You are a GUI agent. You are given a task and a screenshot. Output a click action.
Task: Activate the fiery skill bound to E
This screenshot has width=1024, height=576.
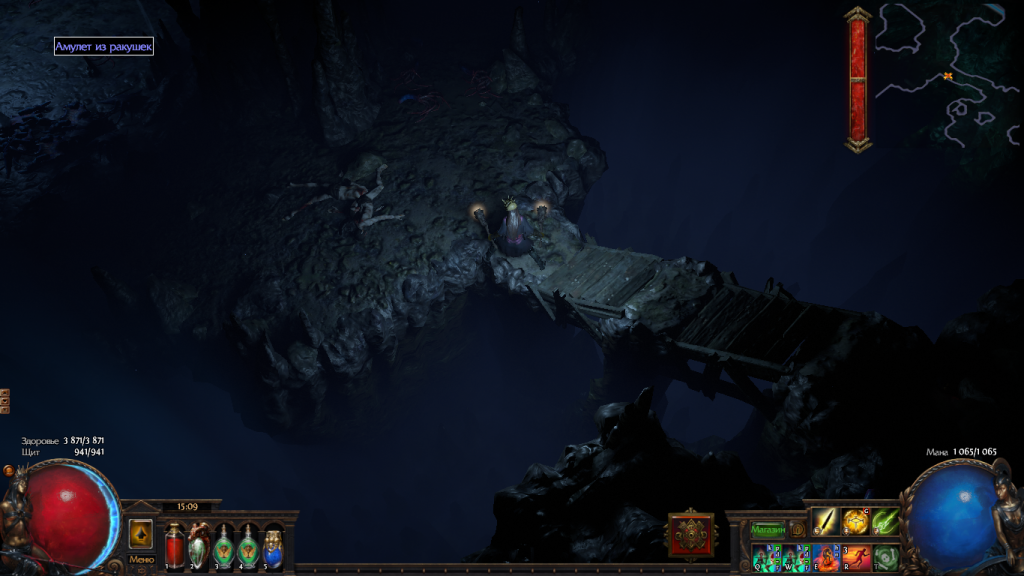point(825,557)
